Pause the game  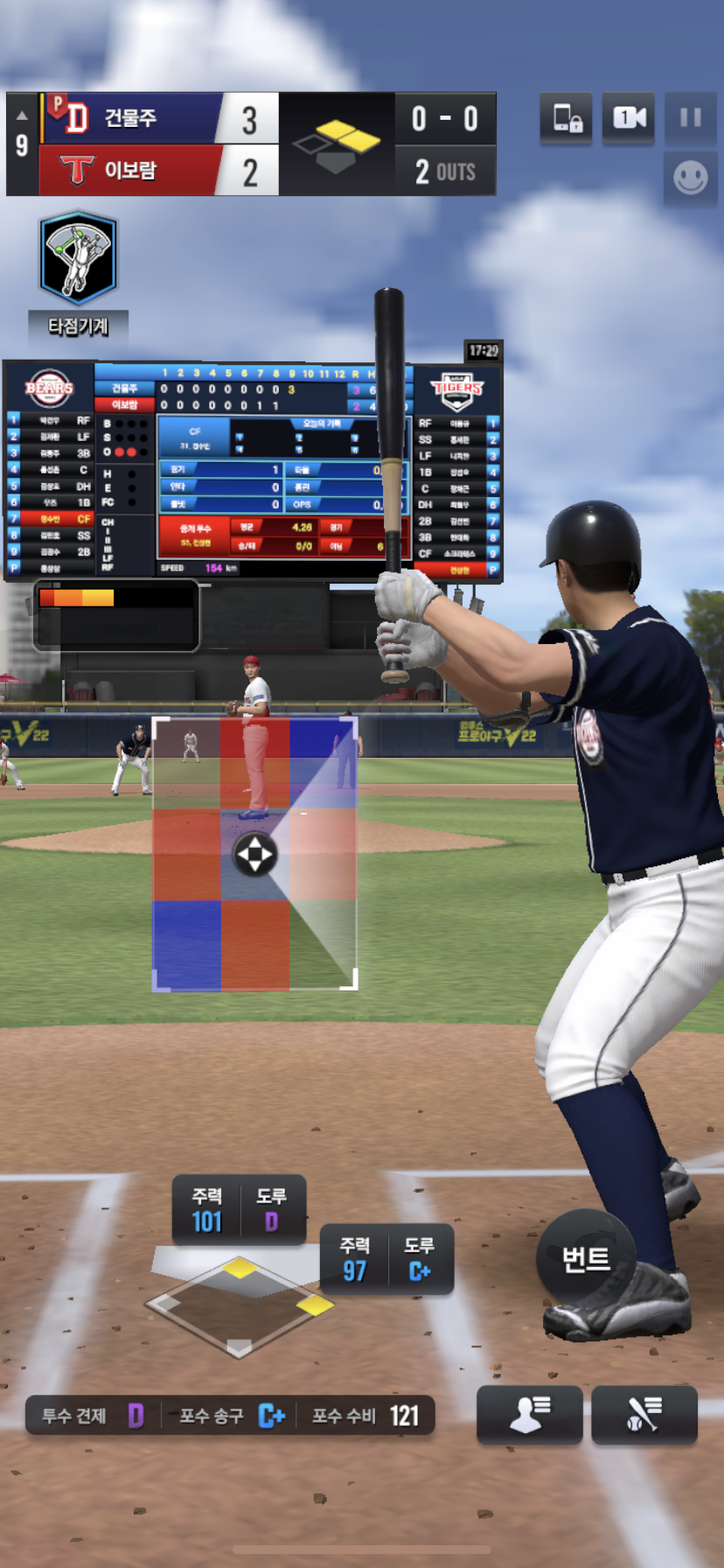[x=690, y=118]
